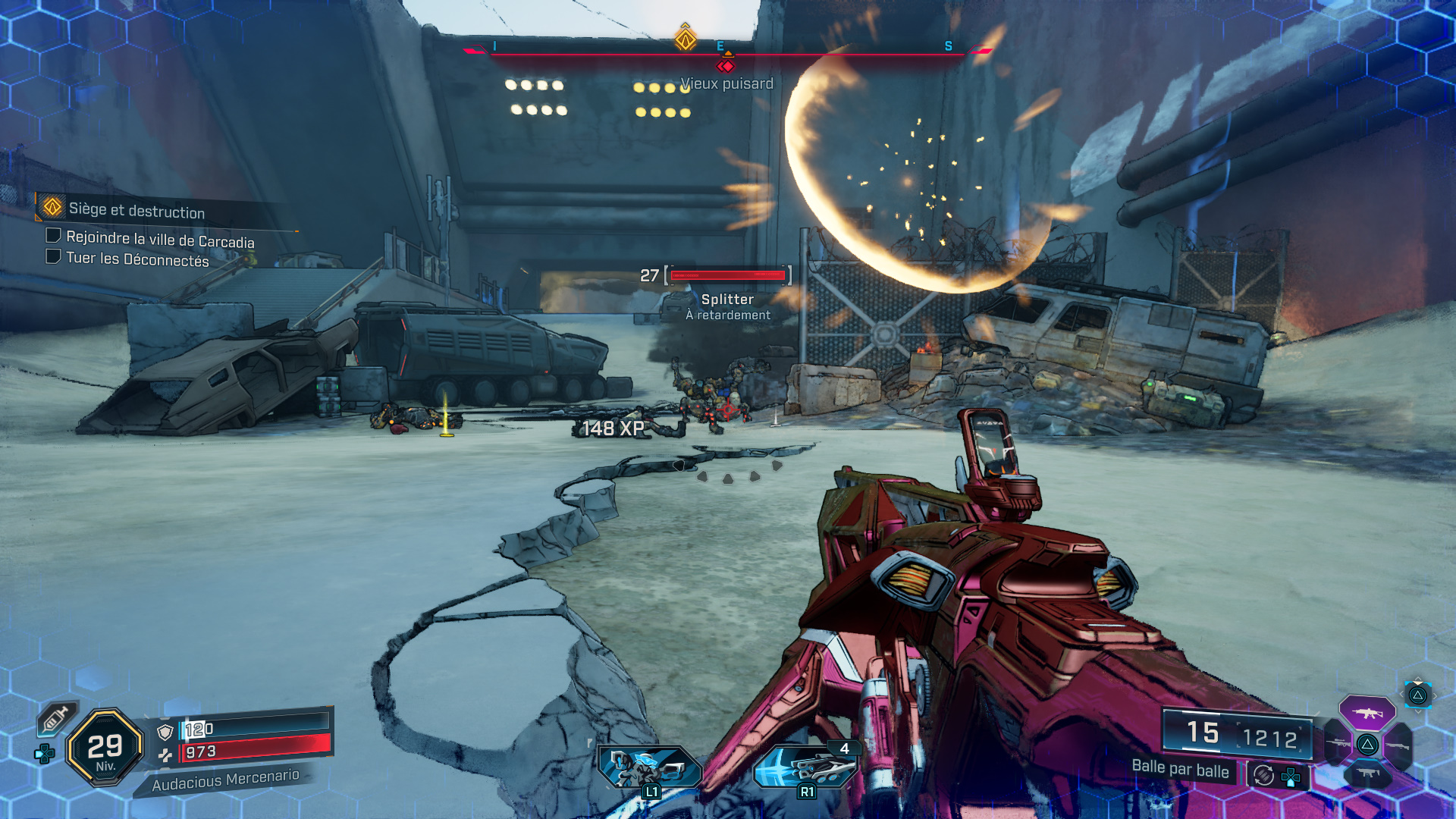1456x819 pixels.
Task: Select the 'Vieux puisard' area label
Action: click(726, 84)
